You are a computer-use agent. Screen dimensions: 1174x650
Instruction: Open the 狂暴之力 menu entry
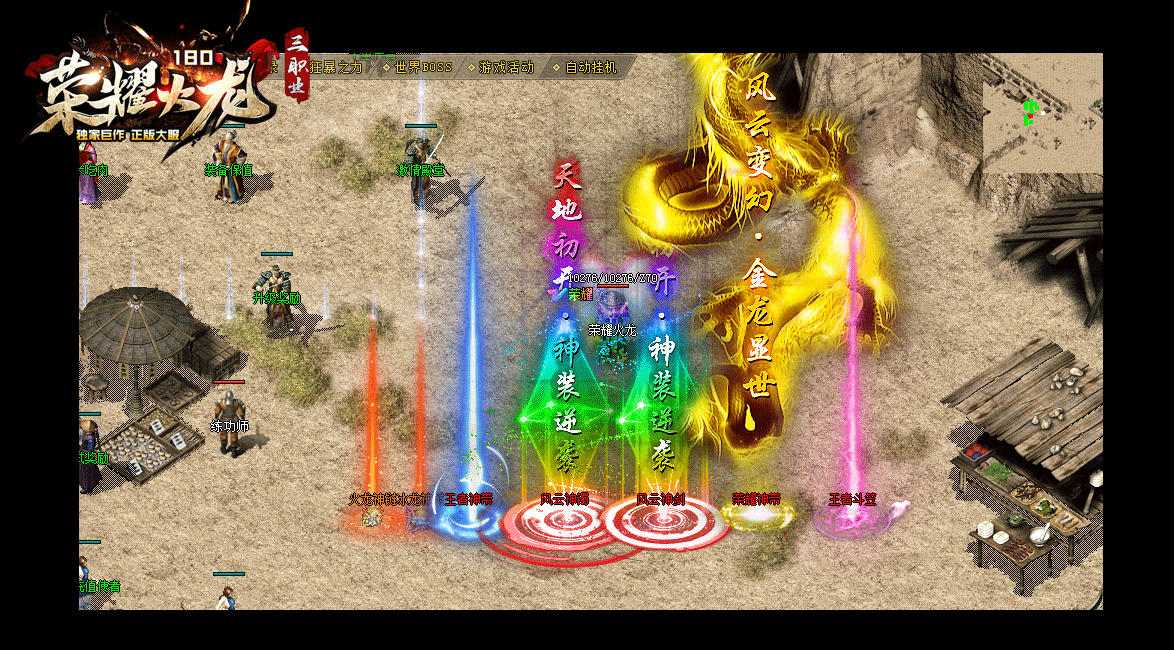(338, 67)
